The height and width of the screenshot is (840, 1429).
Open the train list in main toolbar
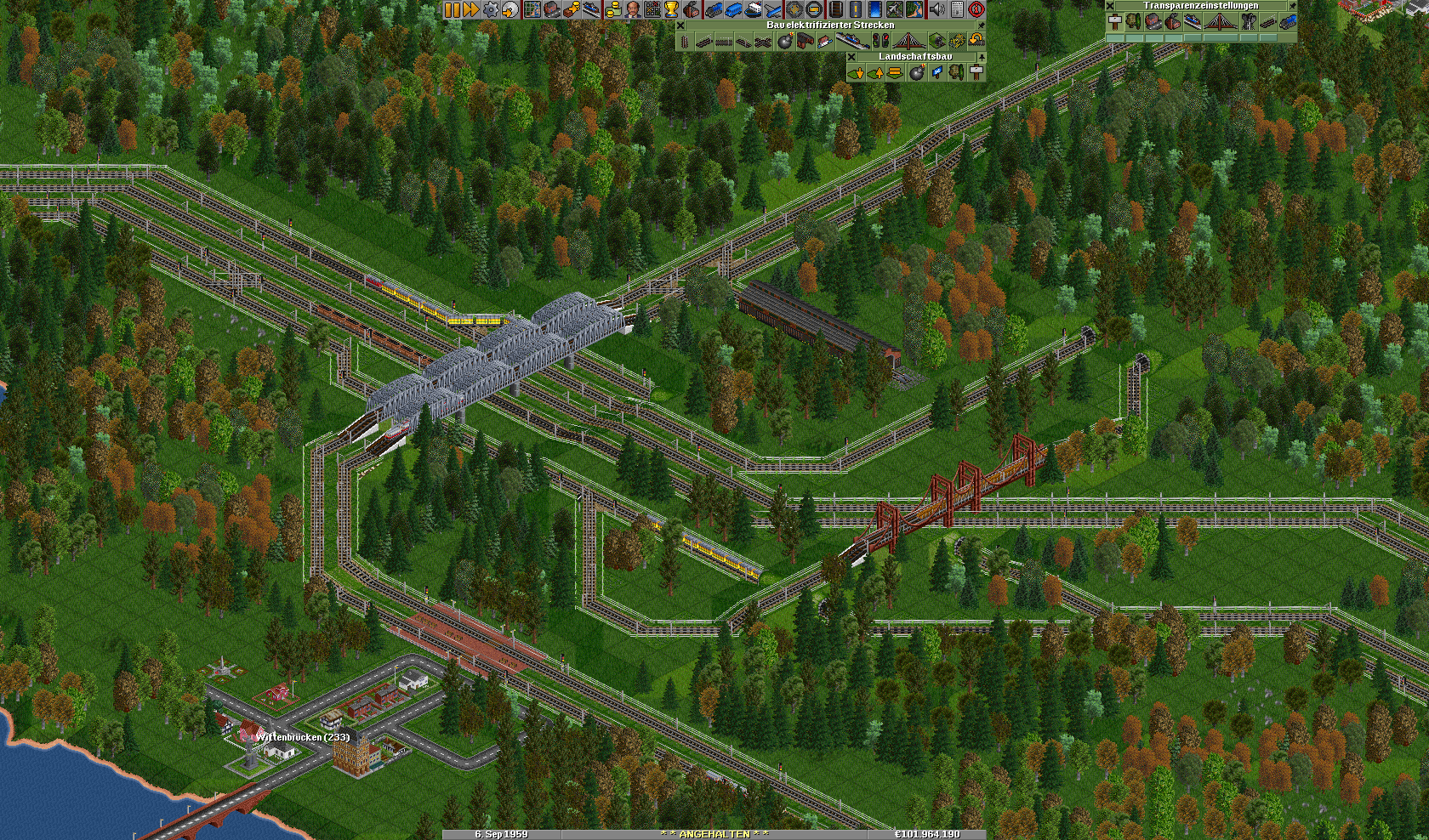point(713,9)
